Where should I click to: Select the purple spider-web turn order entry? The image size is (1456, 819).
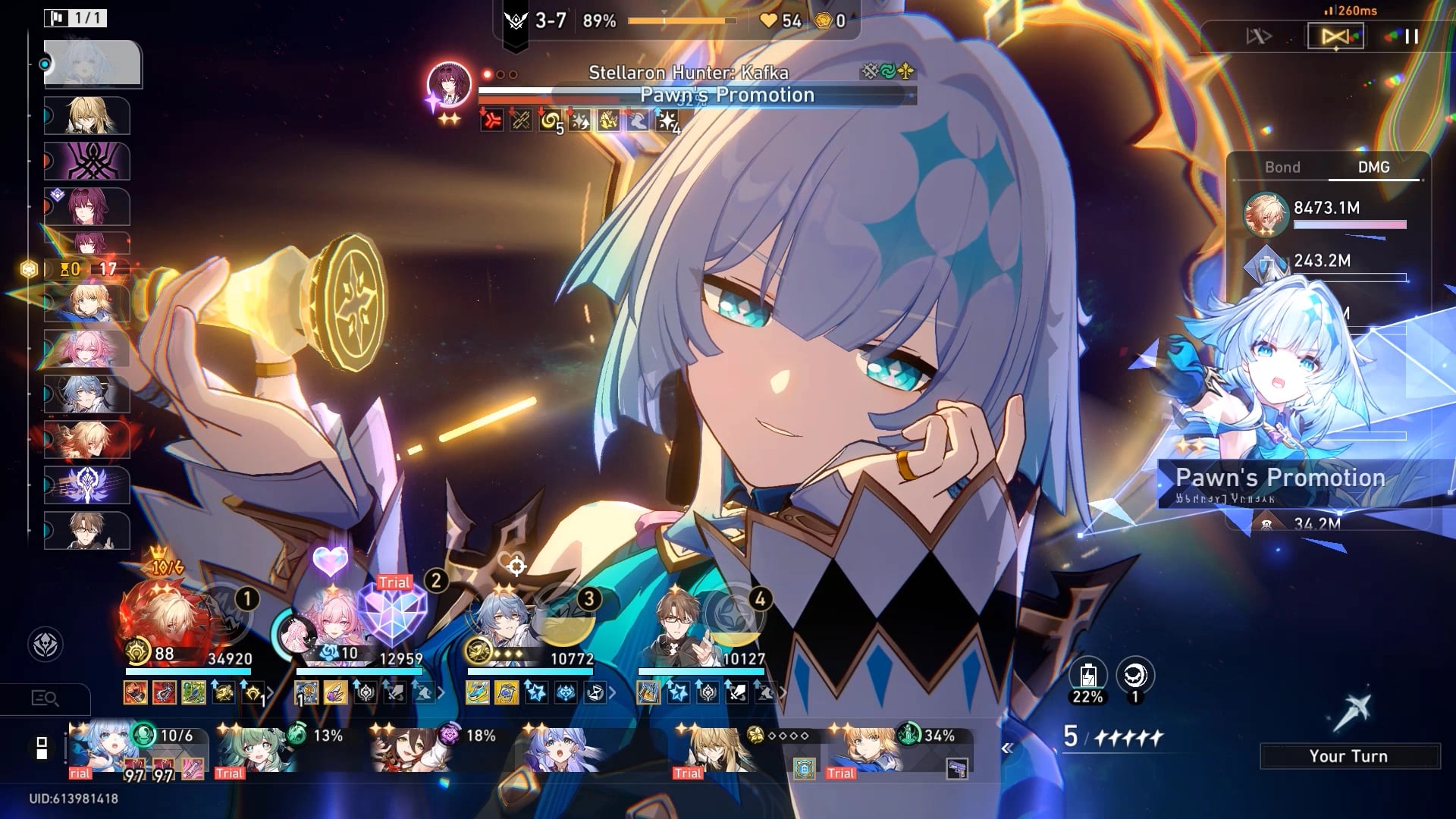point(87,162)
